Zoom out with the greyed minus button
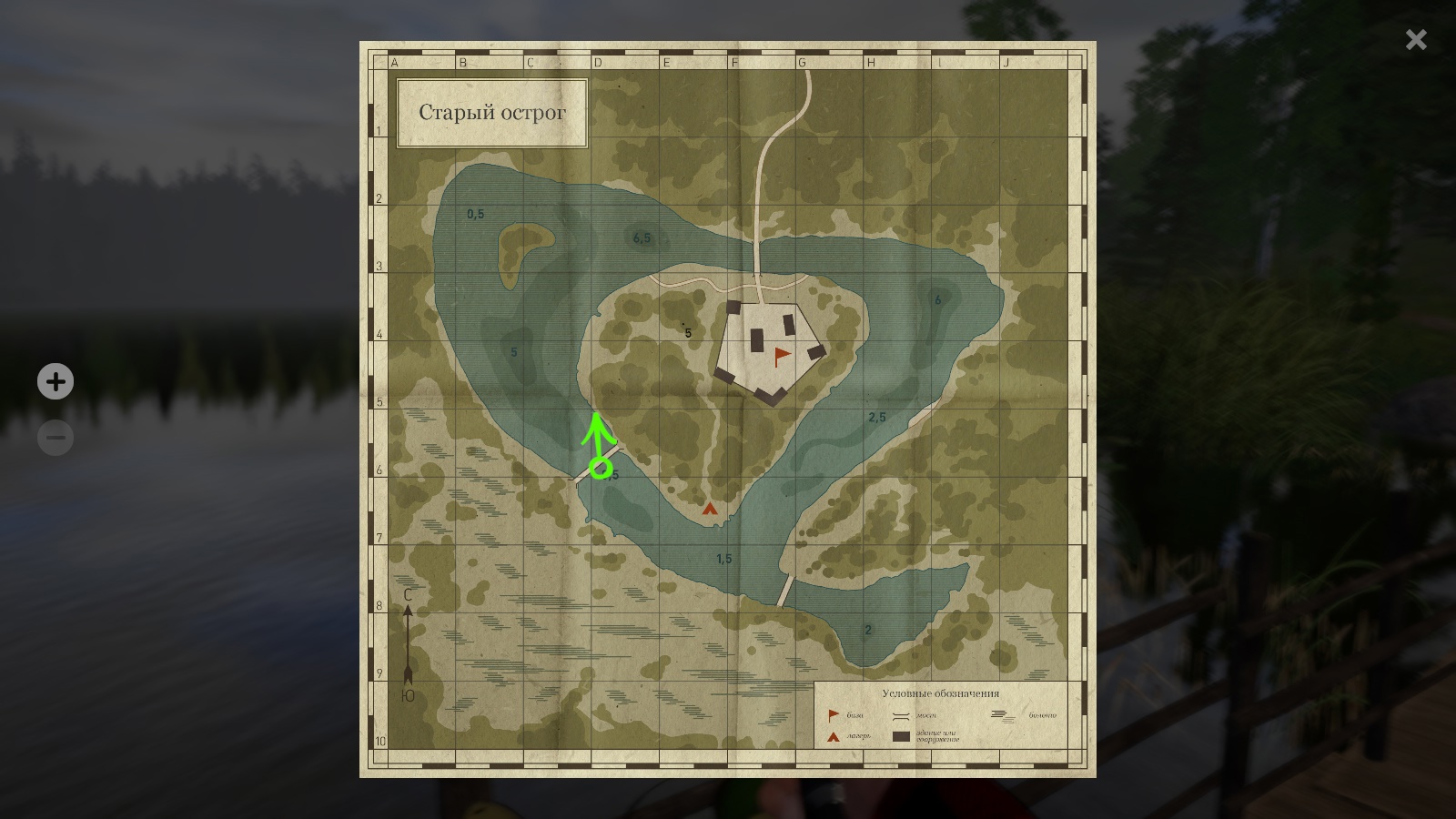This screenshot has height=819, width=1456. coord(56,438)
